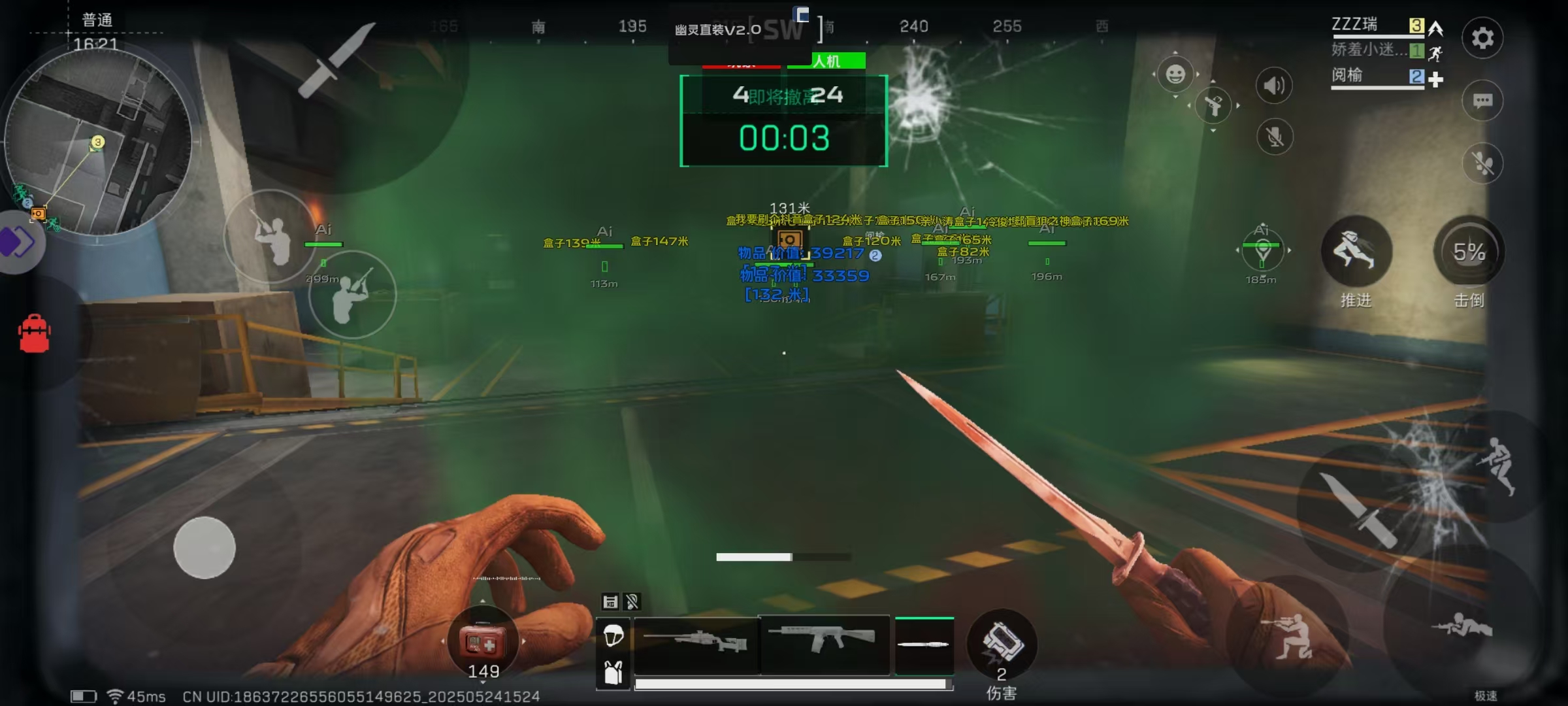
Task: Tap the 击倒 5% skill button
Action: [1469, 252]
